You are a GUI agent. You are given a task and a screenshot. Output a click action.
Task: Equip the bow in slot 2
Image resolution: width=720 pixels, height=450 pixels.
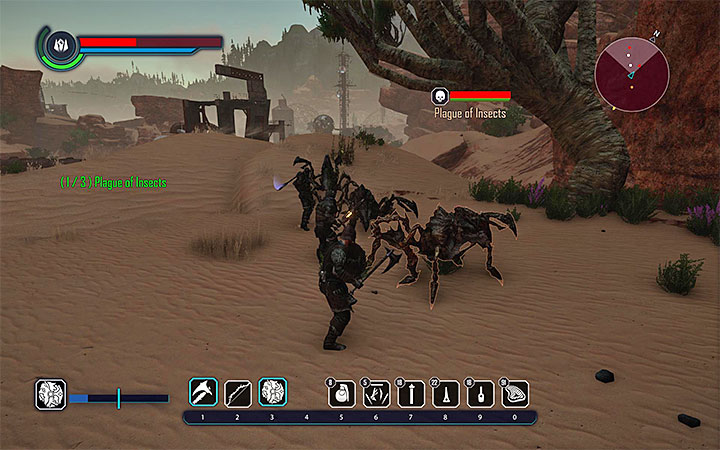point(238,392)
